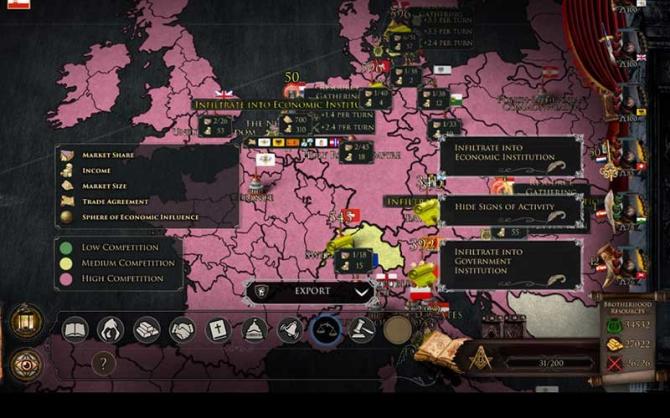Open the gold bars toolbar icon
670x418 pixels.
pos(147,329)
